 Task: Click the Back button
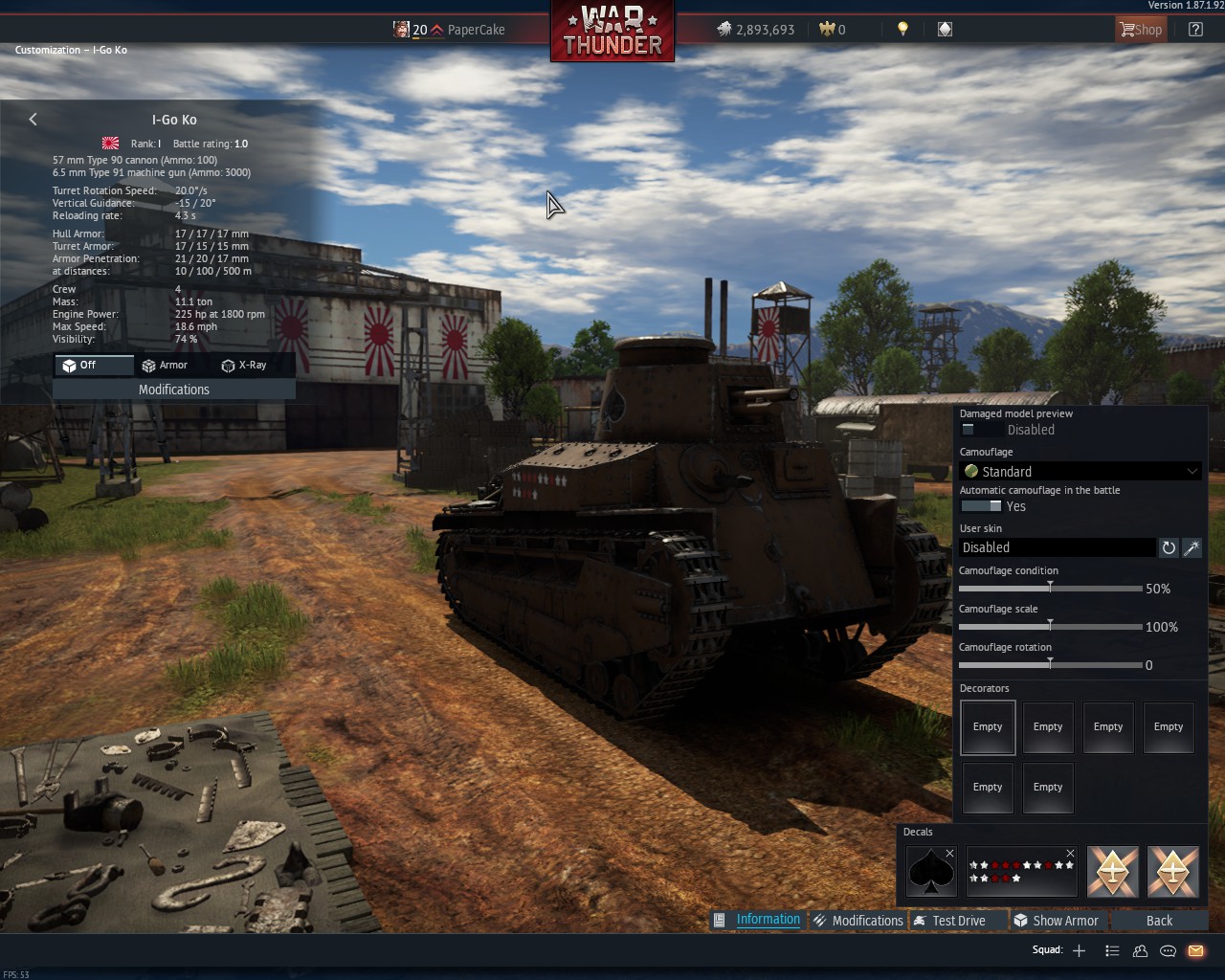[1159, 921]
